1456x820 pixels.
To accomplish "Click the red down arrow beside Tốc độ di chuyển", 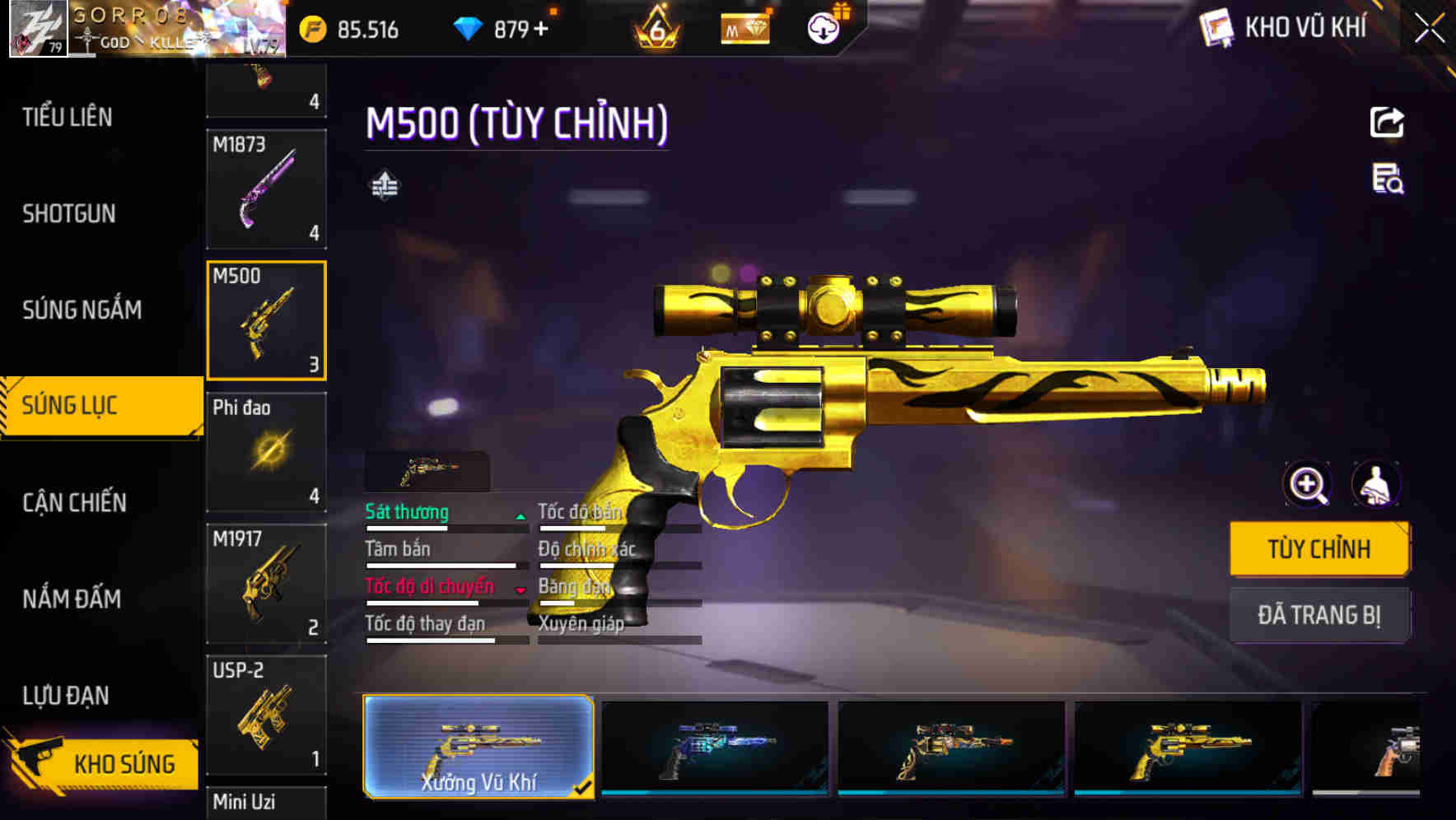I will (x=521, y=589).
